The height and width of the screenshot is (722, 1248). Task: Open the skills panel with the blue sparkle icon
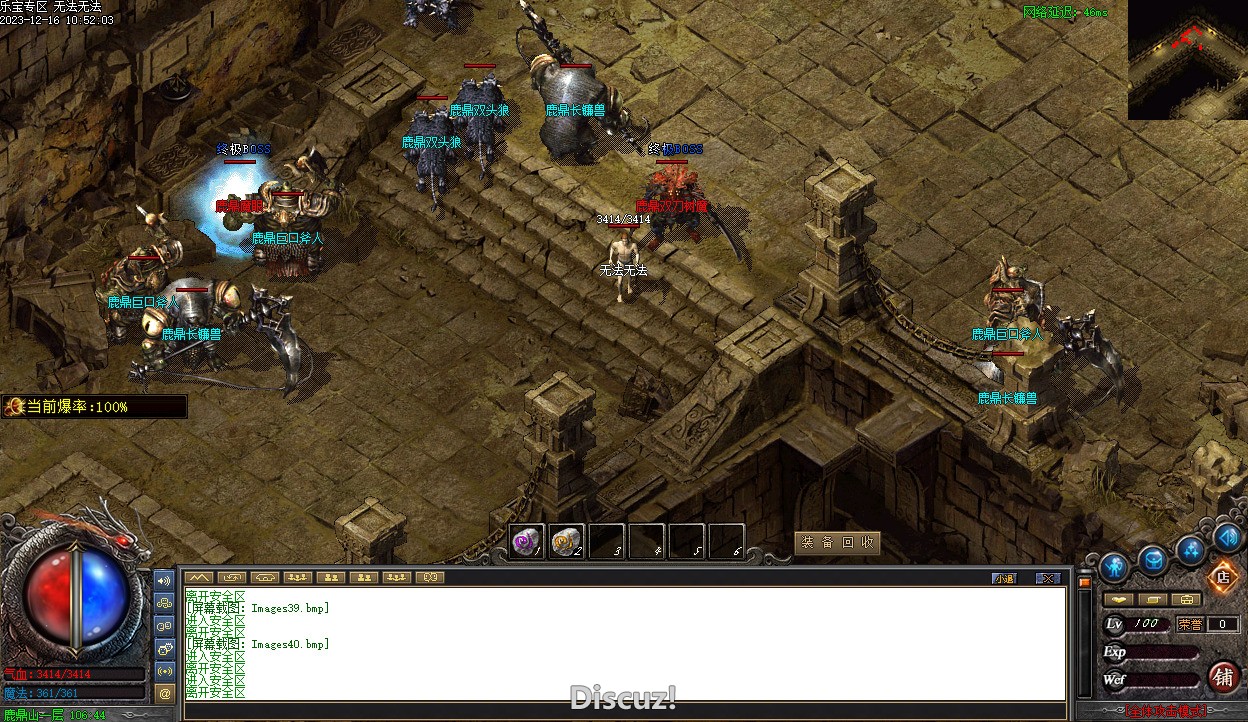tap(1190, 549)
